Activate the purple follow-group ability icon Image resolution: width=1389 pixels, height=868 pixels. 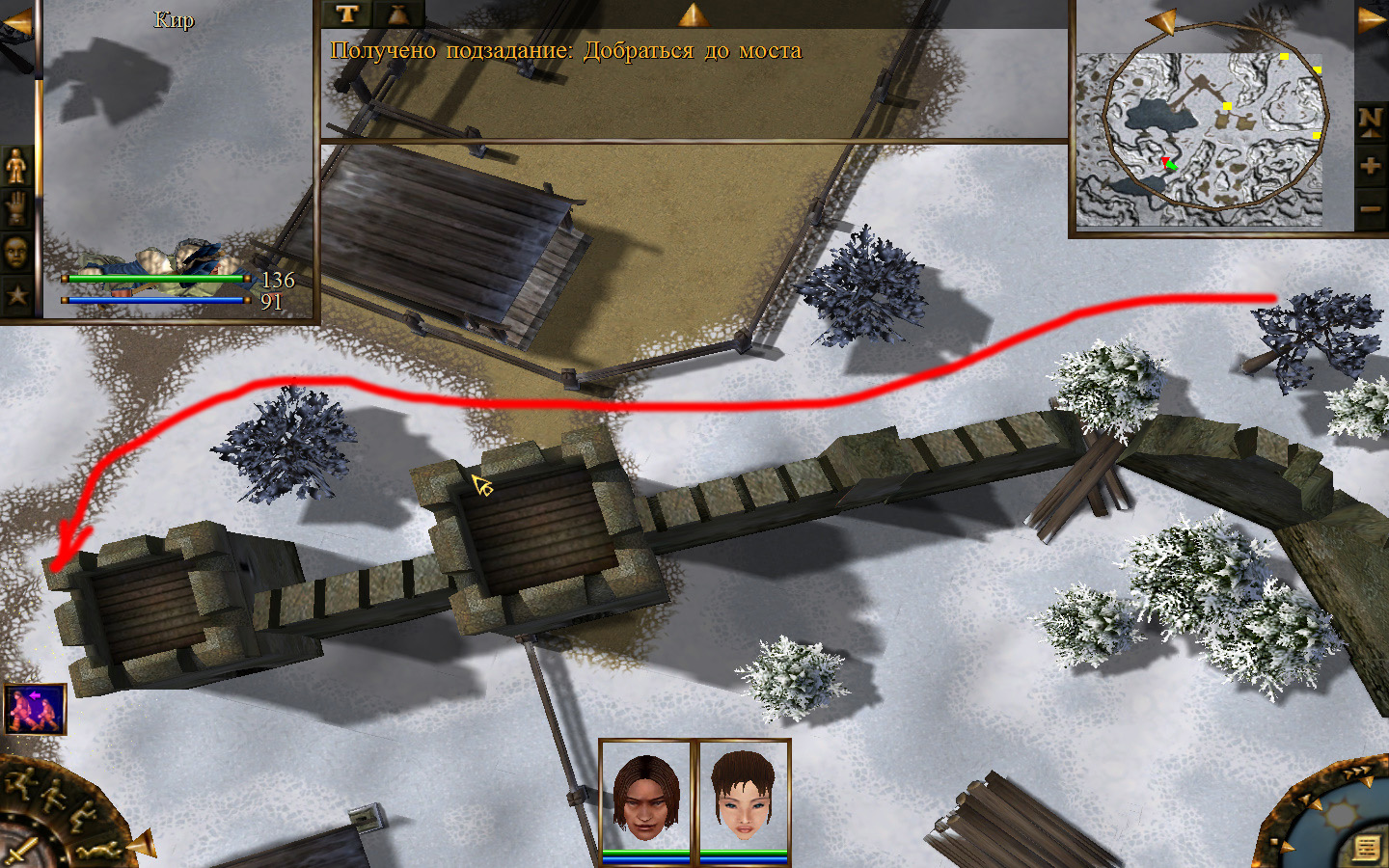[x=35, y=709]
